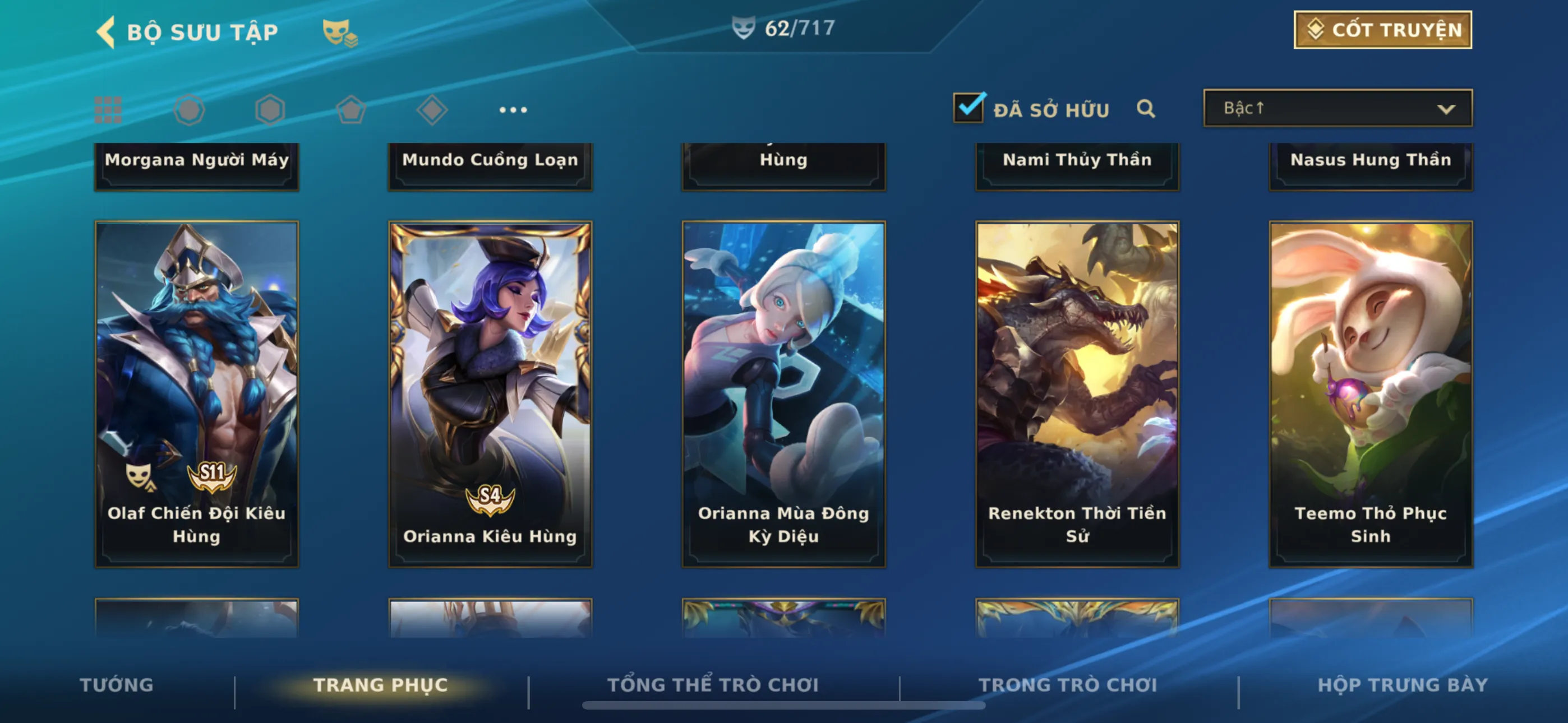Open the skin search magnifier
The width and height of the screenshot is (1568, 723).
click(x=1145, y=109)
